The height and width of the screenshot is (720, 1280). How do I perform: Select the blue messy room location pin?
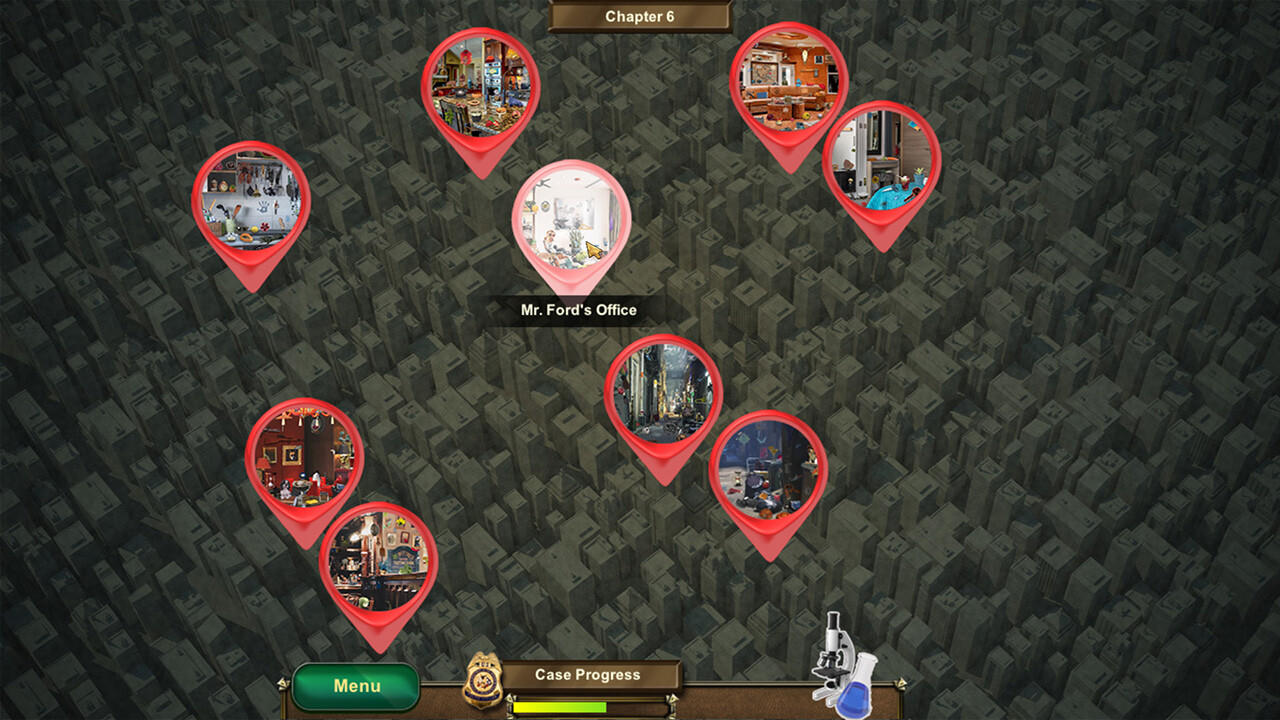[768, 470]
